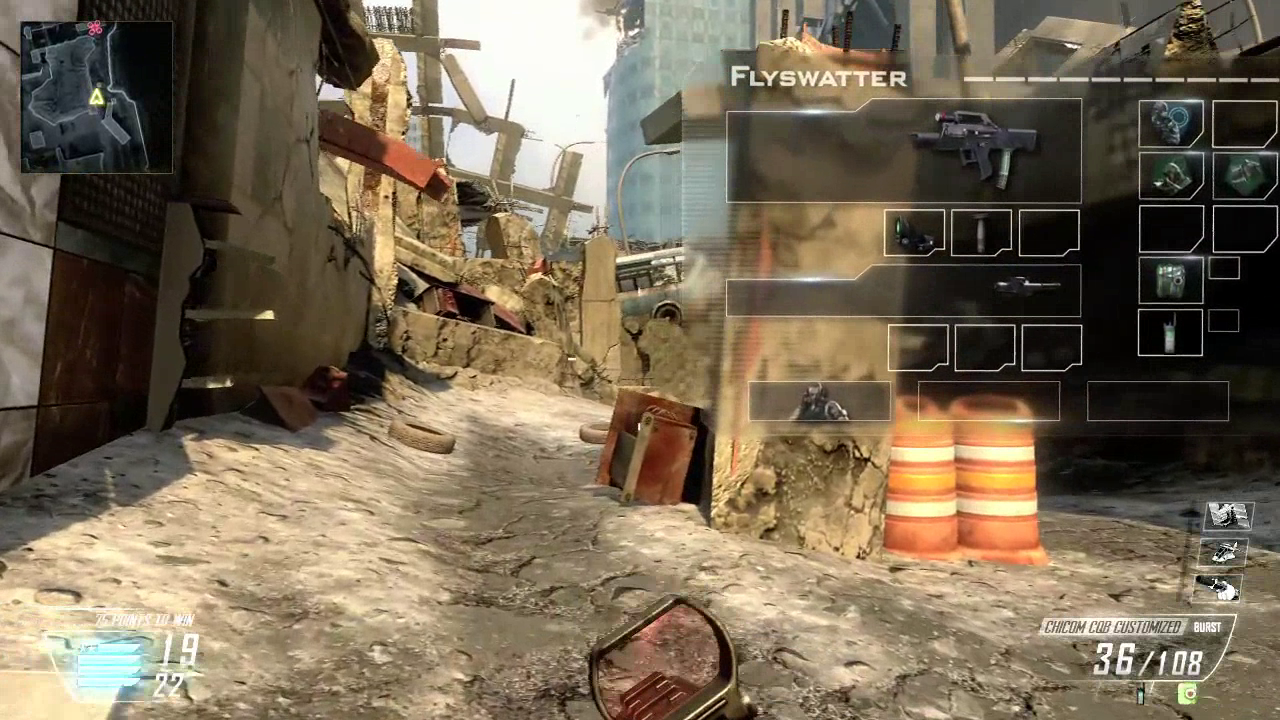The width and height of the screenshot is (1280, 720).
Task: Select the satellite-map scorestreak icon
Action: (x=1228, y=516)
